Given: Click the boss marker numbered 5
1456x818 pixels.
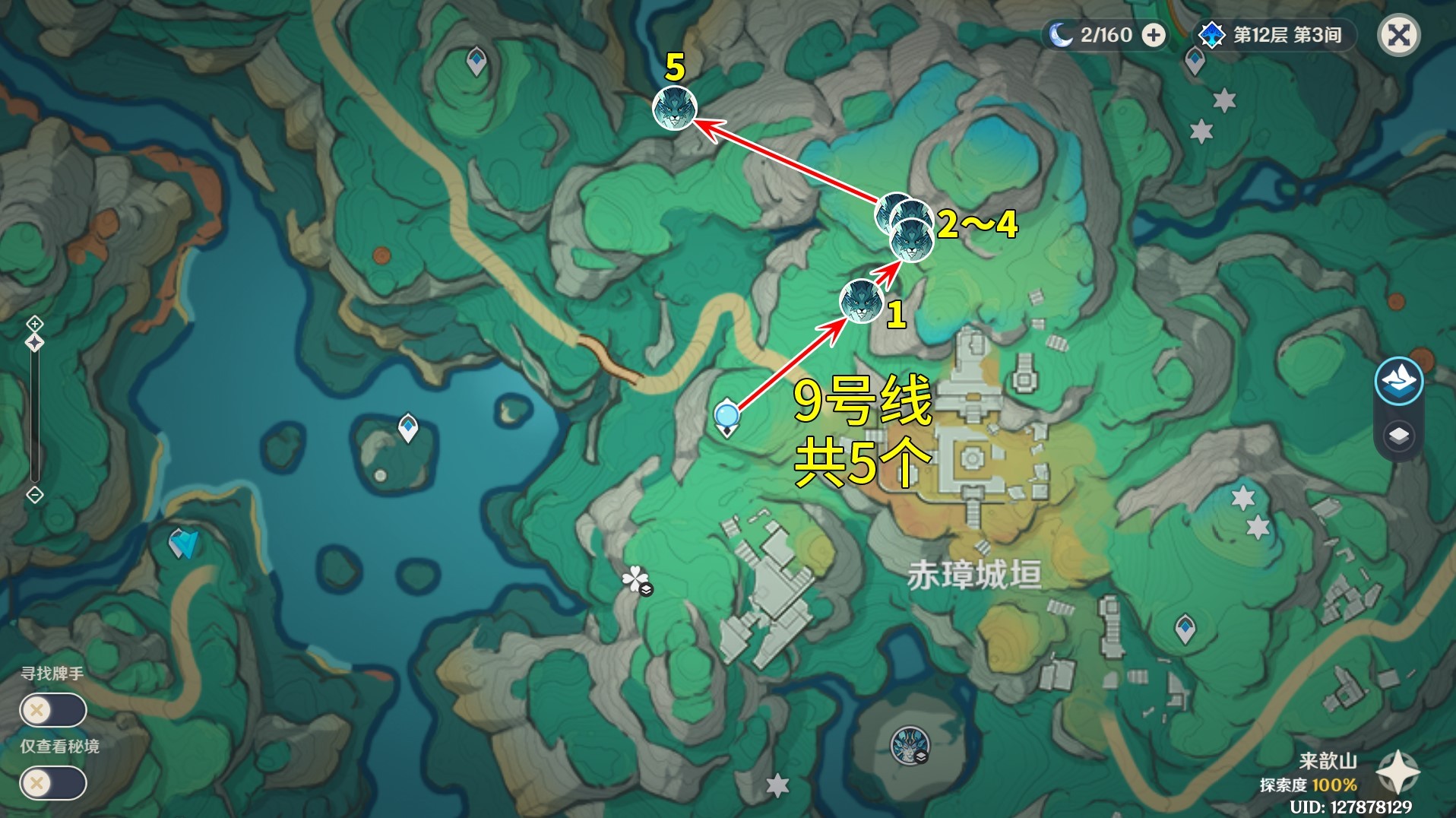Looking at the screenshot, I should point(675,109).
